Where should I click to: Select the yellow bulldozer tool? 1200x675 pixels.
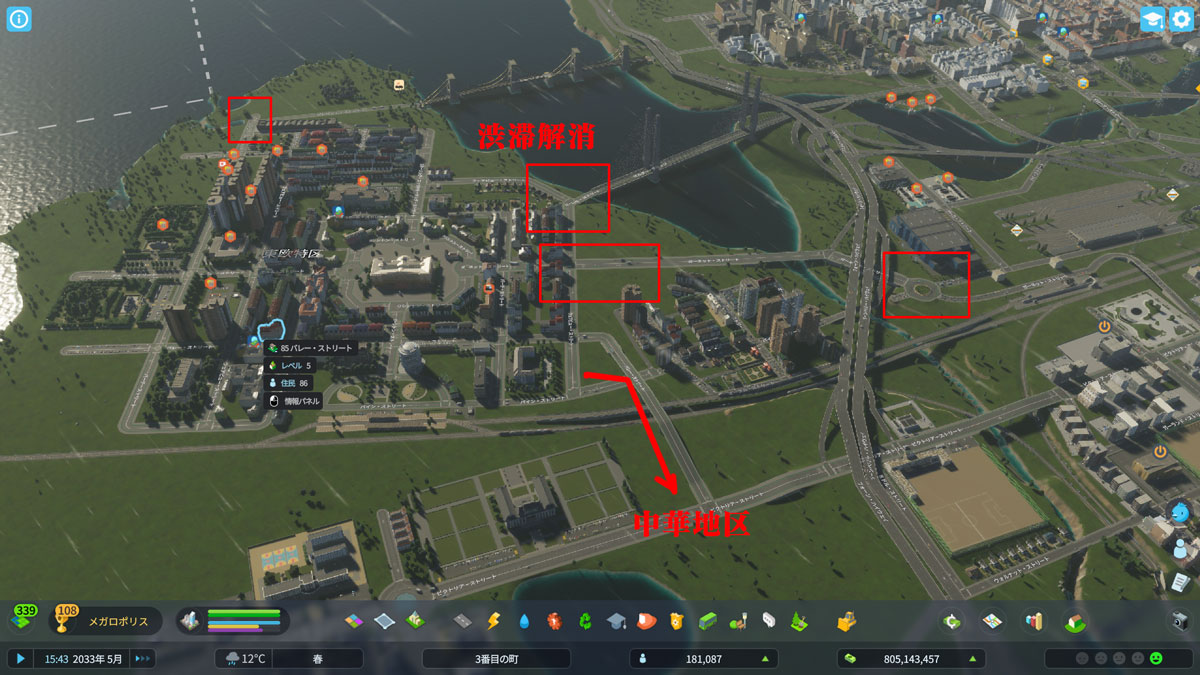[846, 621]
